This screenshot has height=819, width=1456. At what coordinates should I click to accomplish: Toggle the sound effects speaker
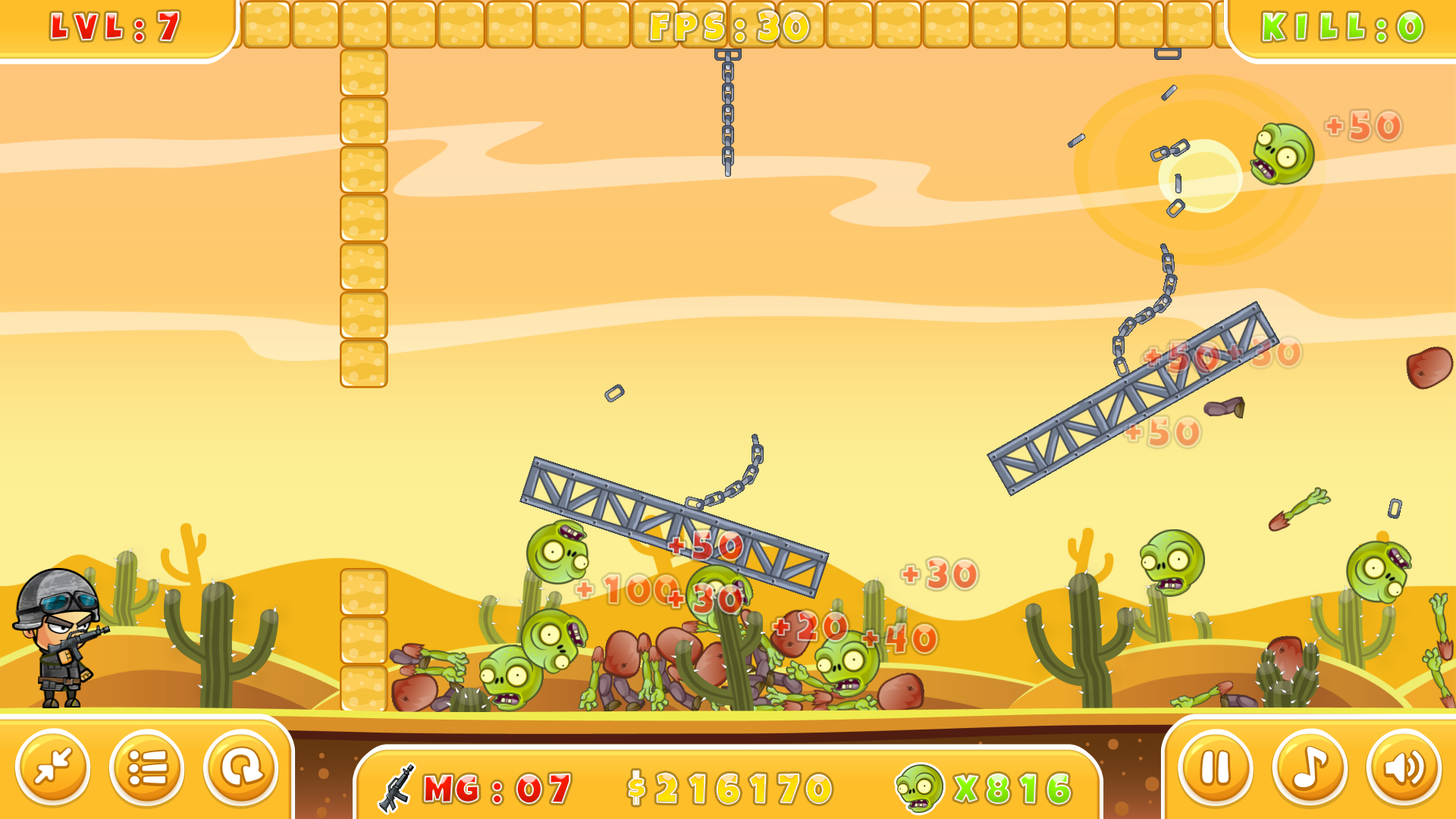[x=1403, y=767]
